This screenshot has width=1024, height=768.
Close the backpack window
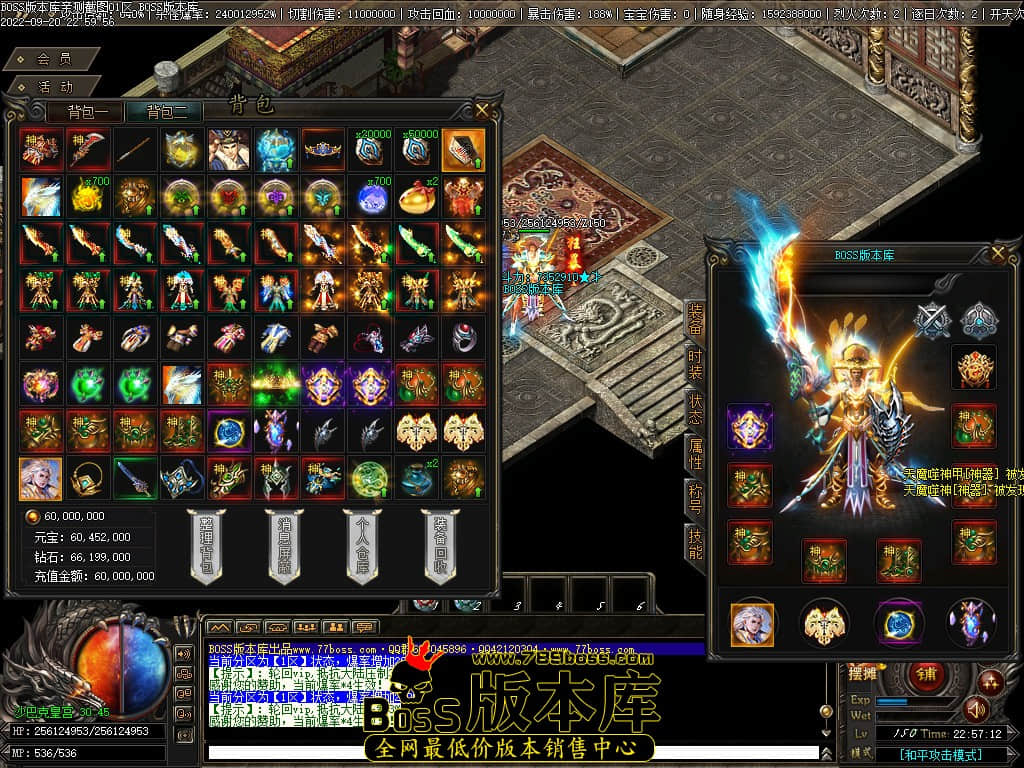pos(483,110)
